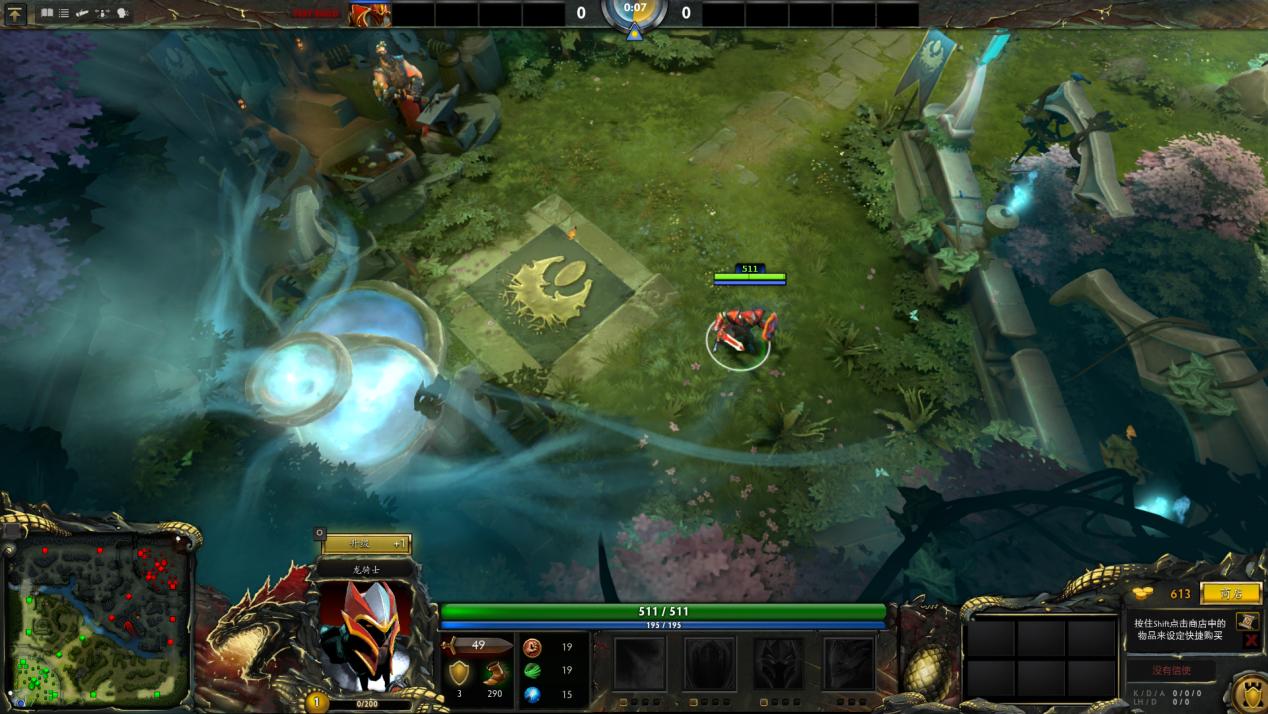Viewport: 1268px width, 714px height.
Task: Select Dragon Knight's portrait in the top bar
Action: click(x=369, y=14)
